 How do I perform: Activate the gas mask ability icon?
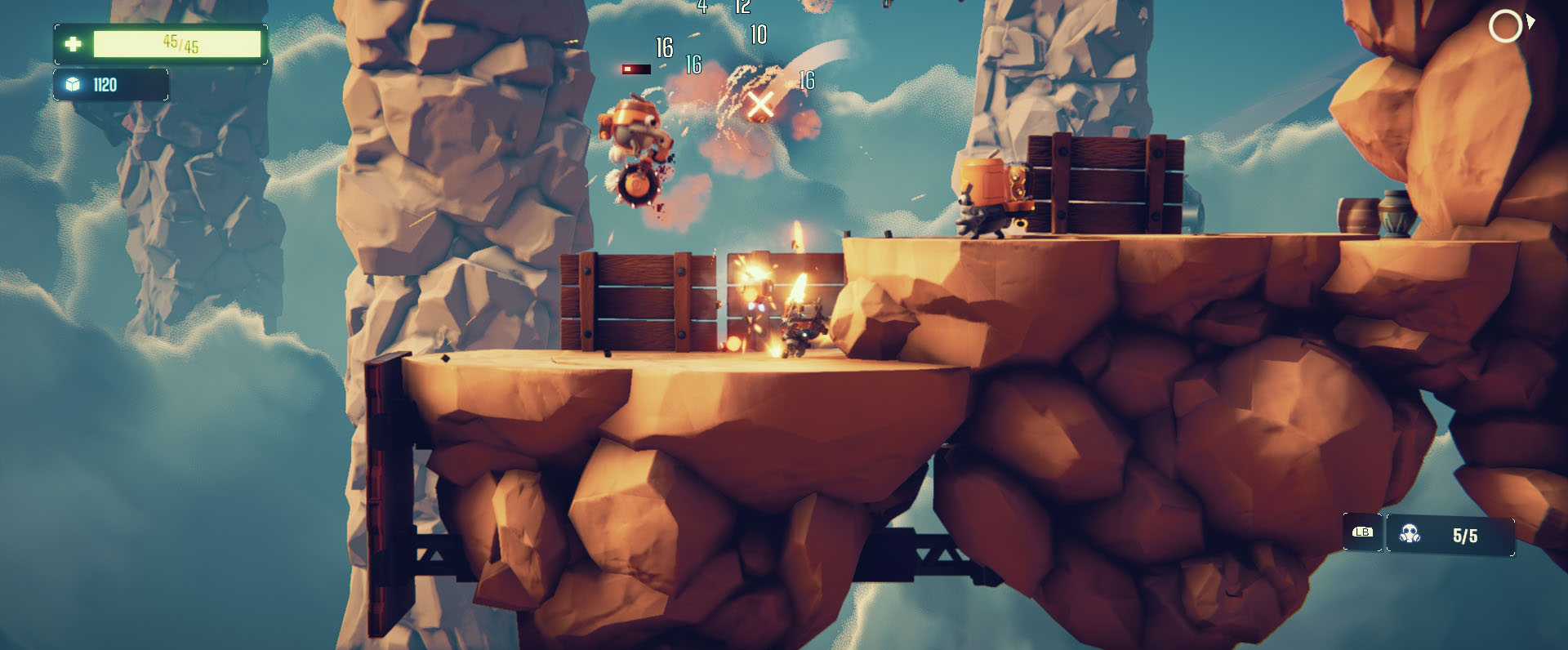pyautogui.click(x=1410, y=535)
